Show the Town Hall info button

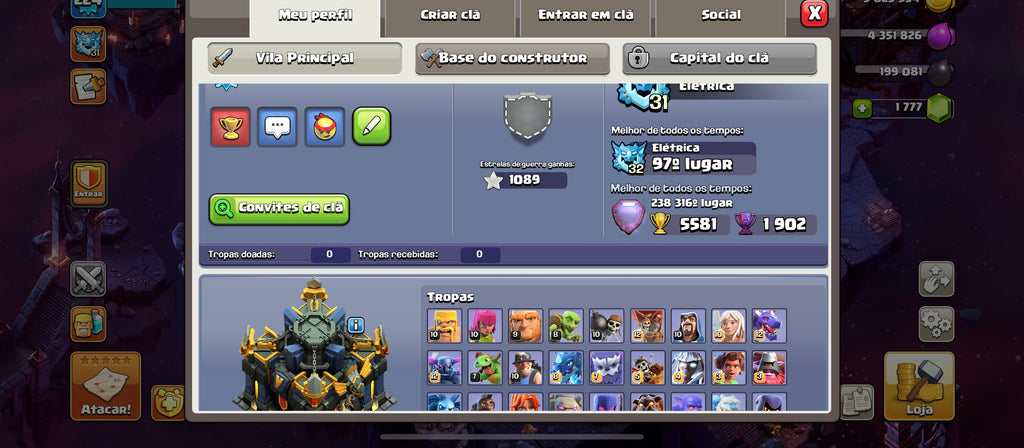click(x=356, y=325)
